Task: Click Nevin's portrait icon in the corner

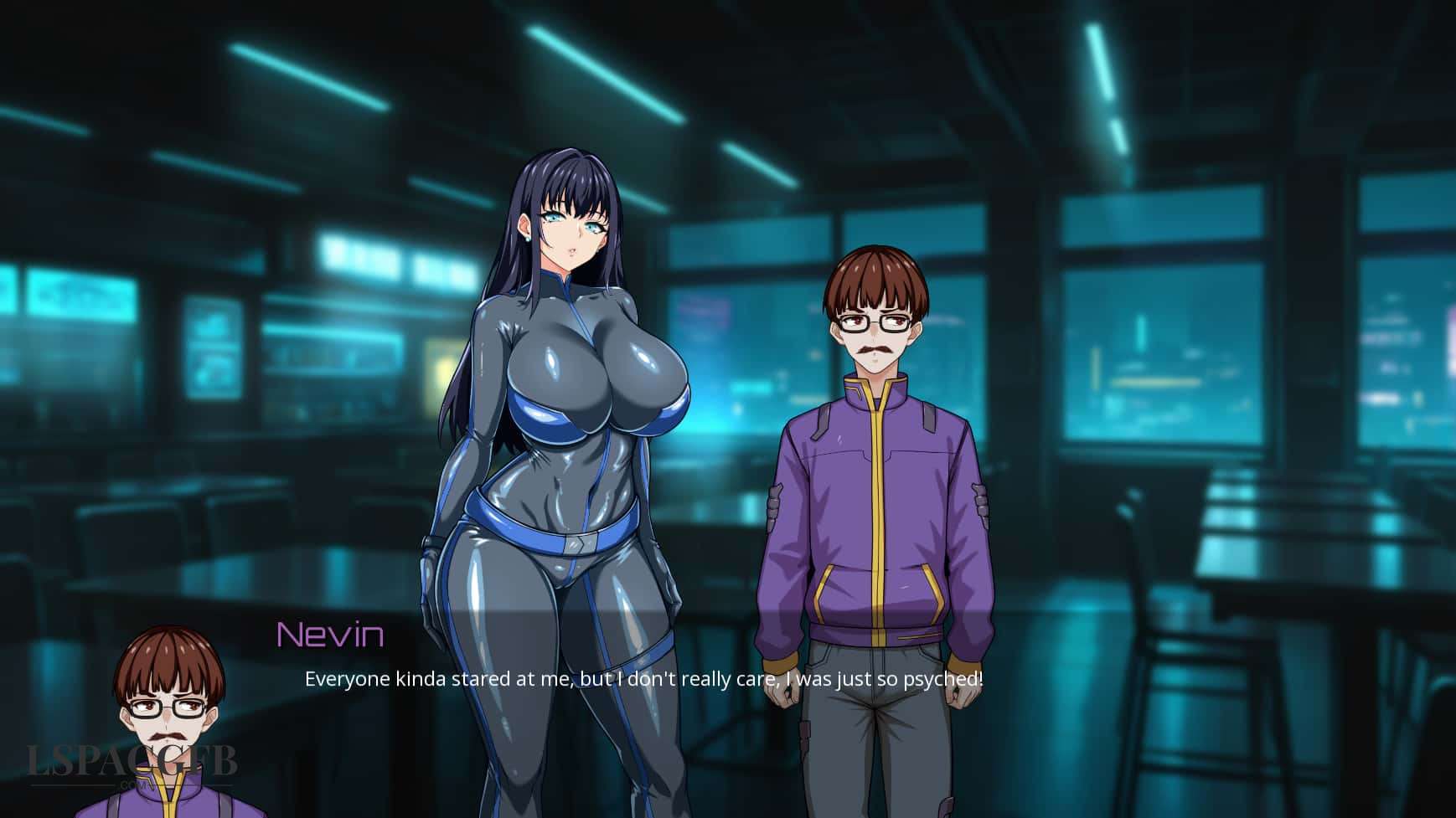Action: coord(163,737)
